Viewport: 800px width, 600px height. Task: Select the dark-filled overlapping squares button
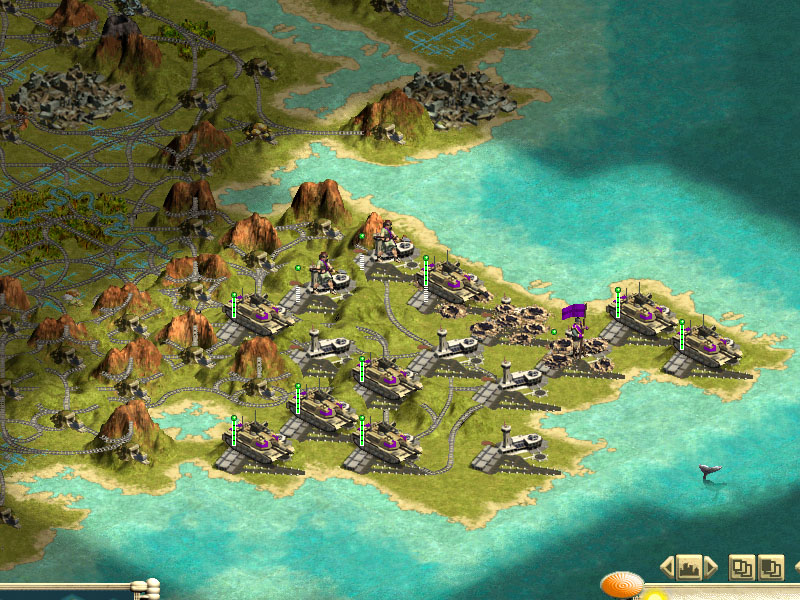pos(771,567)
